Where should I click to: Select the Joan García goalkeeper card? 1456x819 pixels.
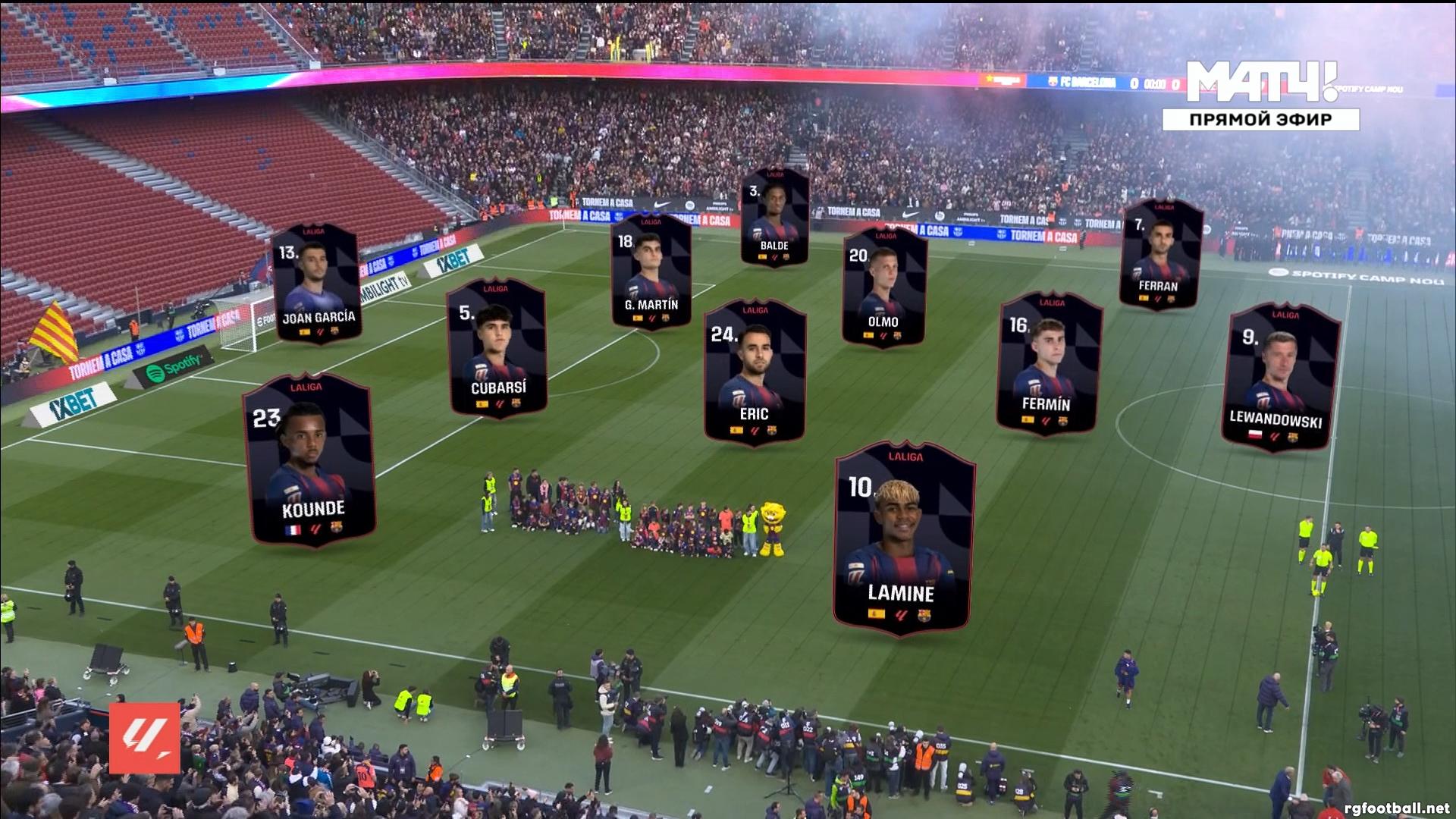point(316,284)
